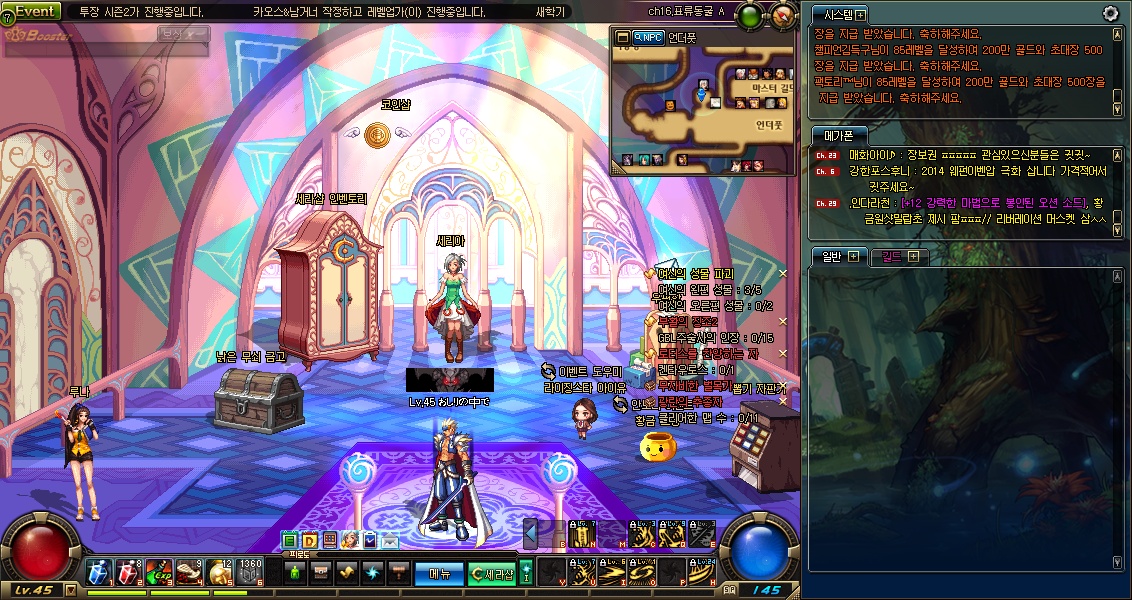Open chat settings gear icon
Viewport: 1132px width, 600px height.
coord(1110,13)
